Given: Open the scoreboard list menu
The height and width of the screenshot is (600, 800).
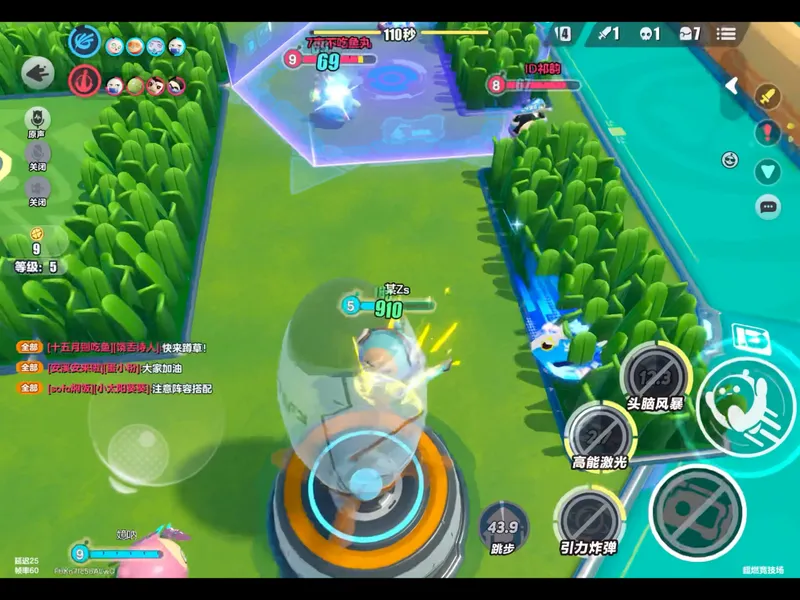Looking at the screenshot, I should 726,34.
